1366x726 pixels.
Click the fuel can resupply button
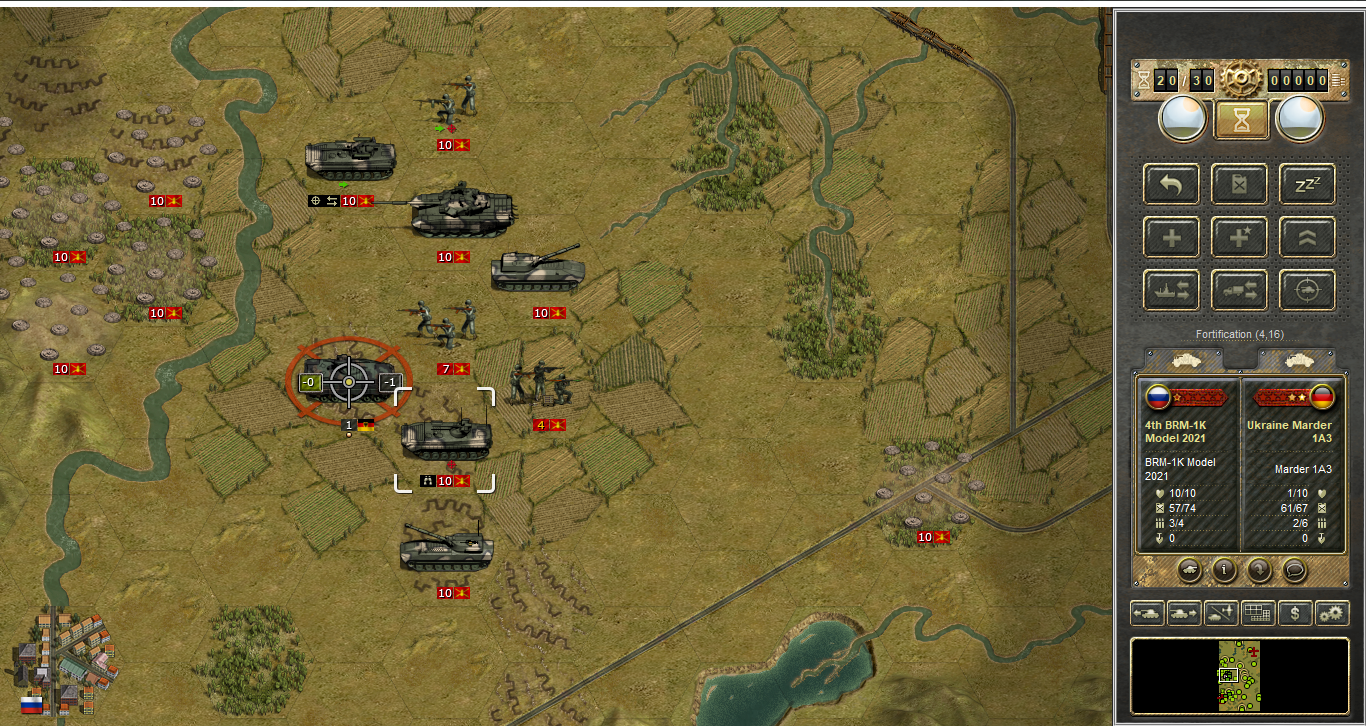tap(1240, 184)
